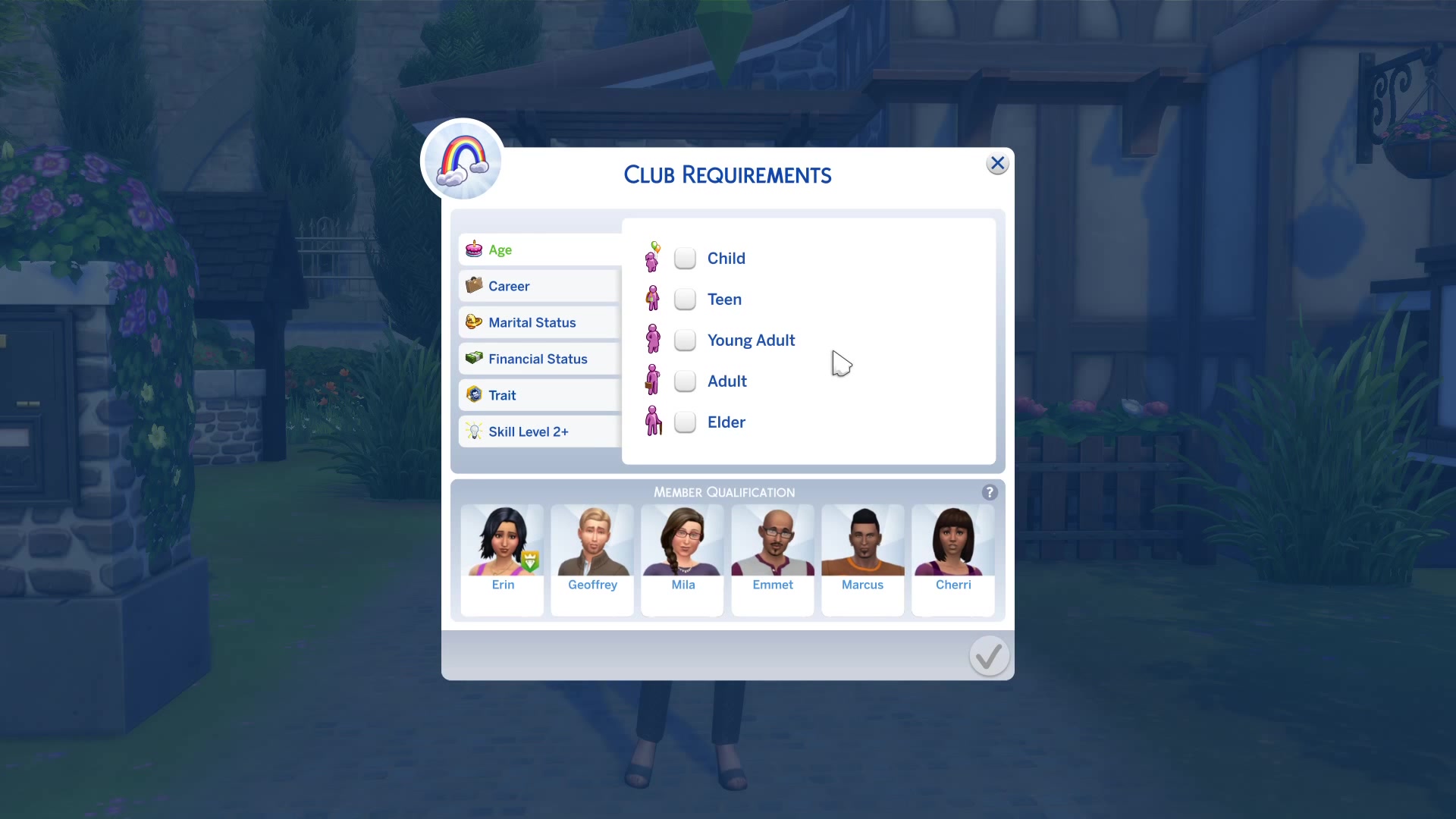Show the Financial Status requirements
Screen dimensions: 1456x819
540,359
